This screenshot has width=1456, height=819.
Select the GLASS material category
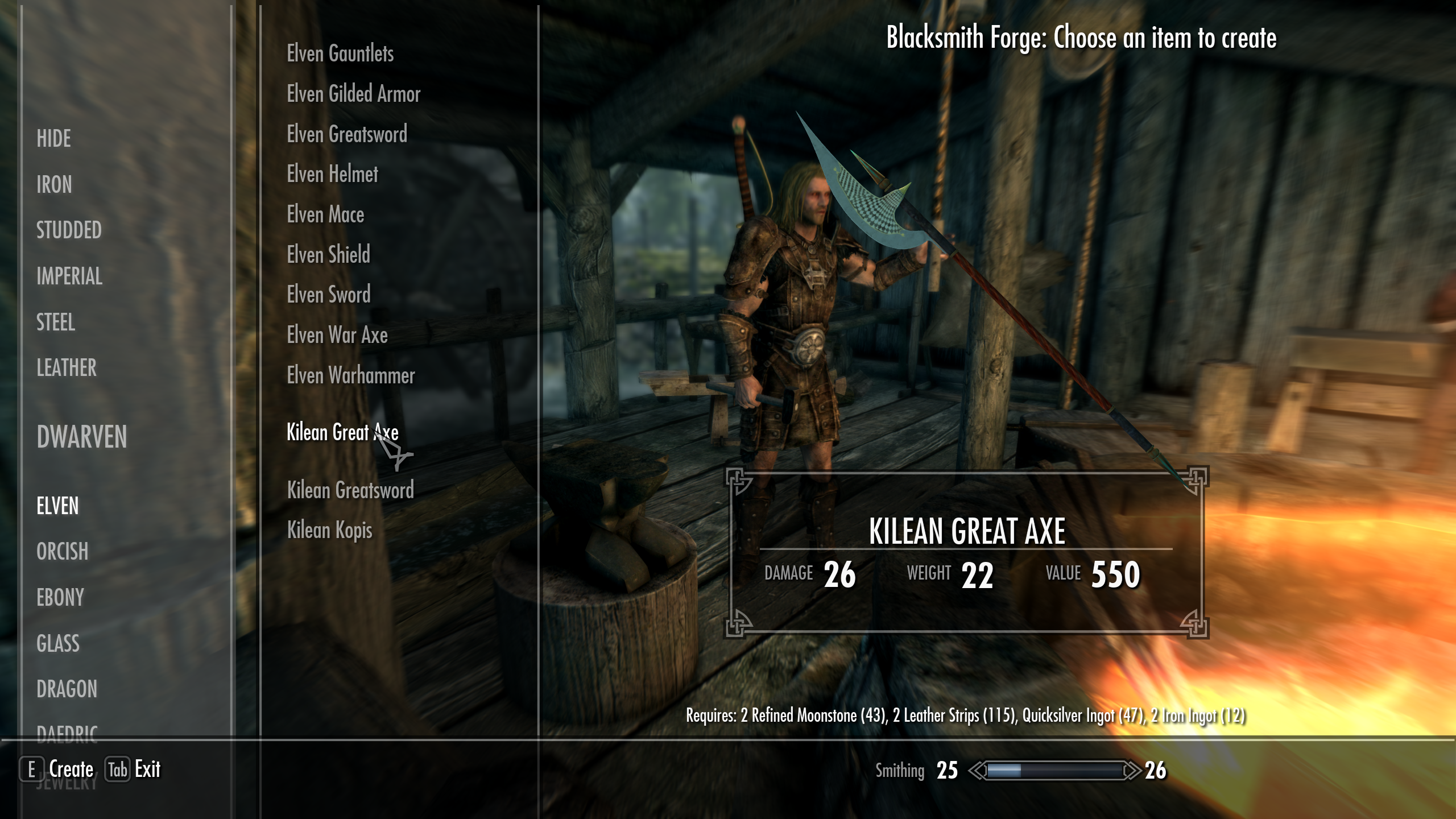click(57, 644)
